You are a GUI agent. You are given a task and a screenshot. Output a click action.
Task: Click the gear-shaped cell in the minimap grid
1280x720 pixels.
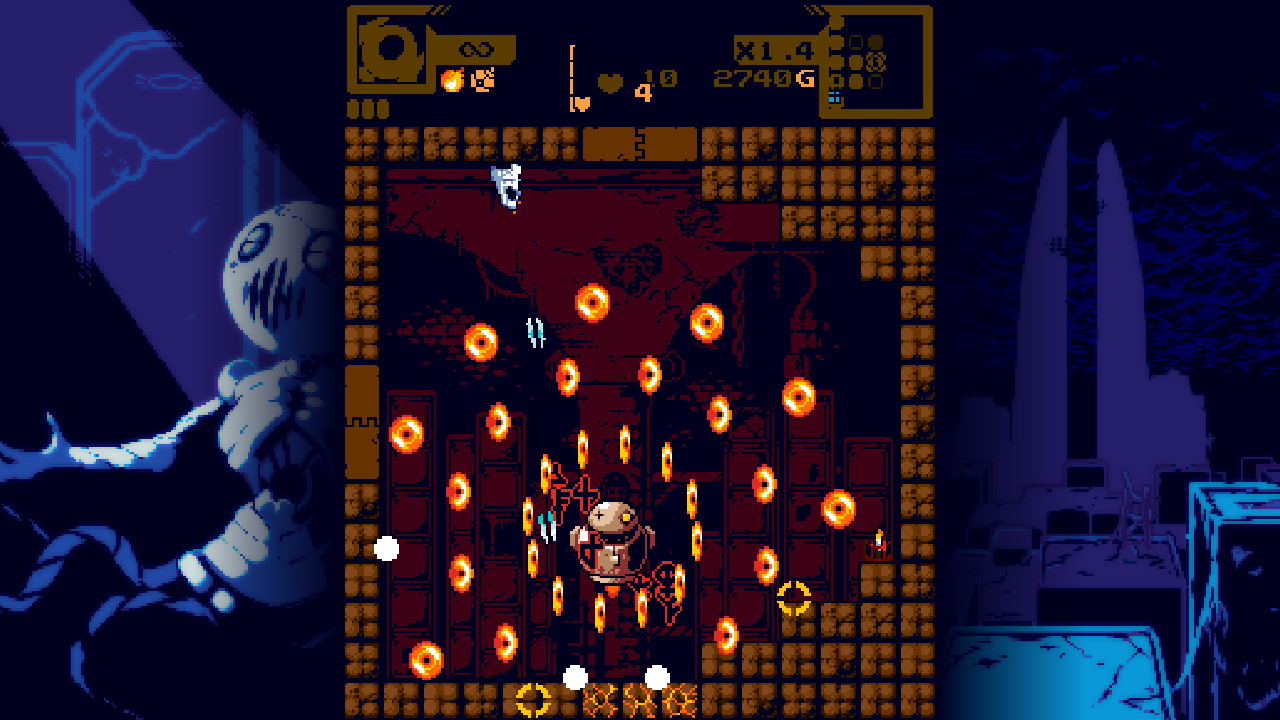[876, 61]
